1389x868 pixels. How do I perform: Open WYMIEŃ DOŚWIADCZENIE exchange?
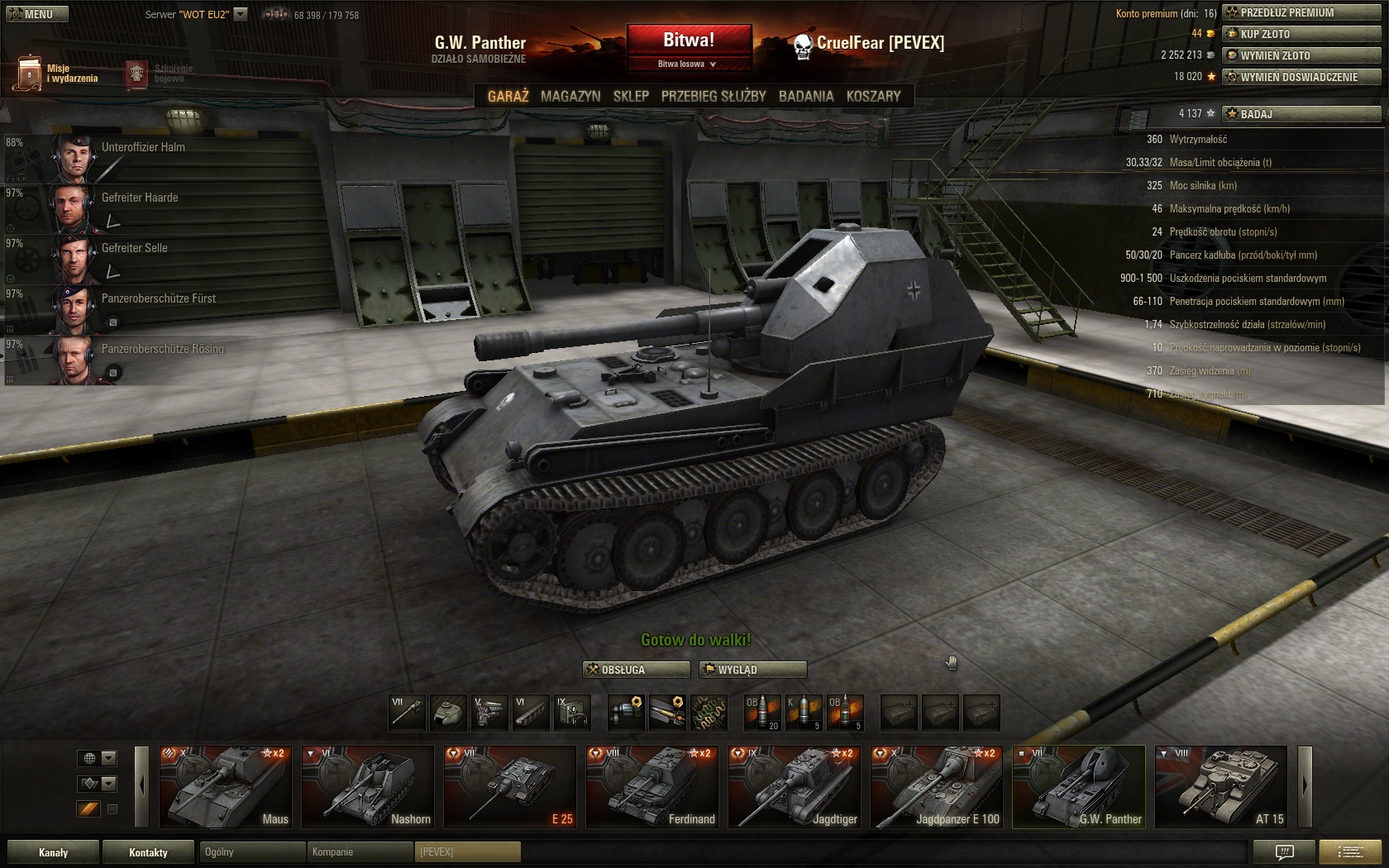[1301, 77]
